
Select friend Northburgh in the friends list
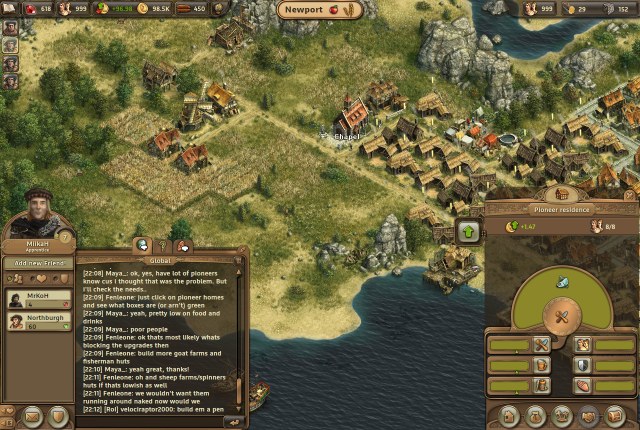point(36,321)
